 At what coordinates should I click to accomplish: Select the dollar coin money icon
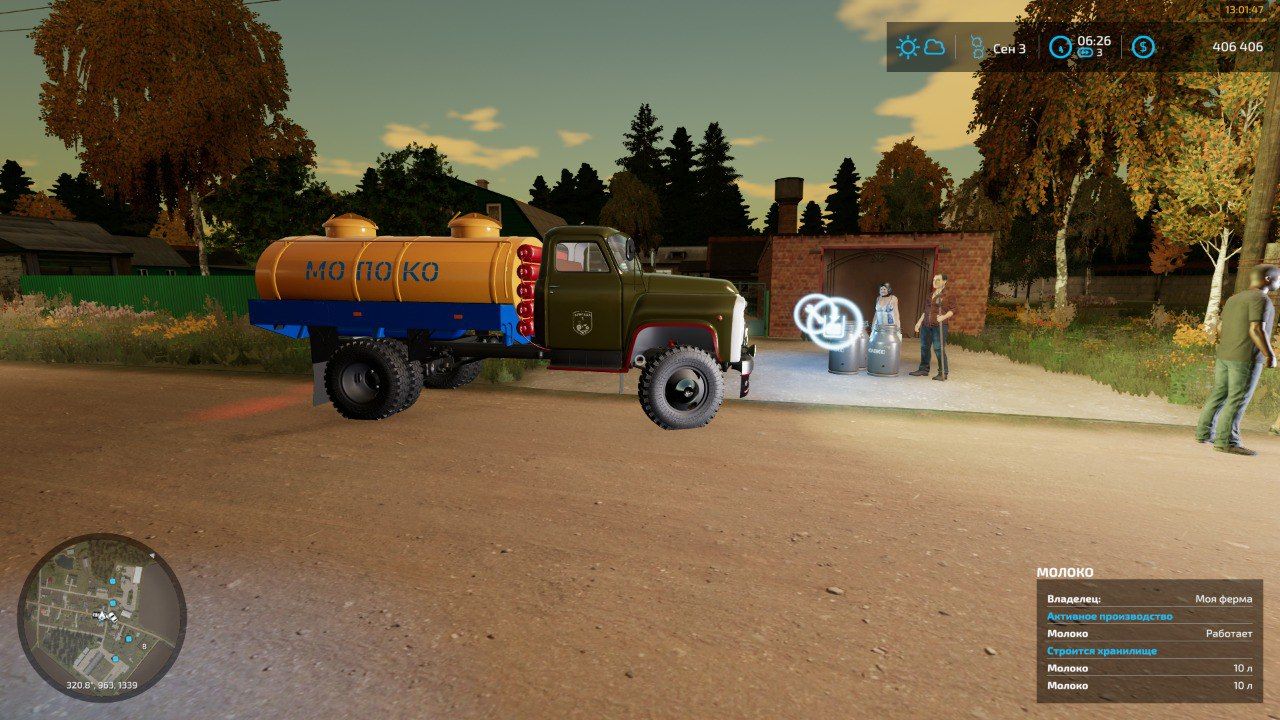click(1142, 47)
